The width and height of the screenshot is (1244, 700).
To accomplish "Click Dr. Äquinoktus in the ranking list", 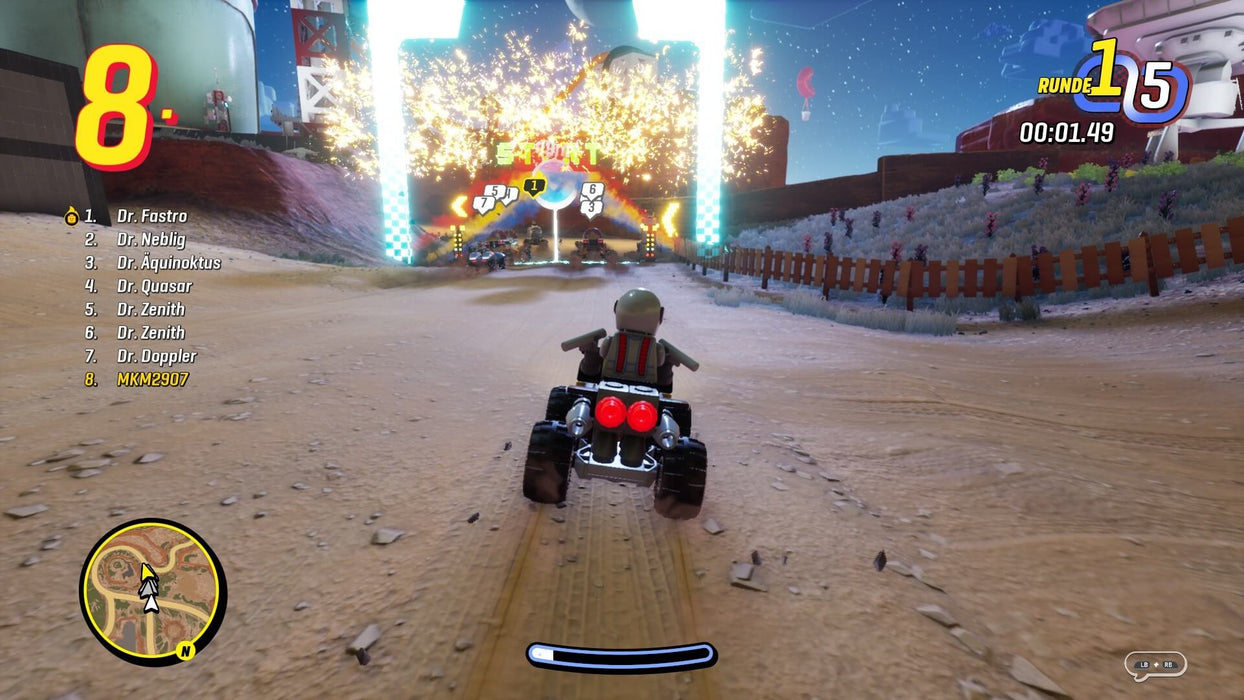I will [168, 263].
